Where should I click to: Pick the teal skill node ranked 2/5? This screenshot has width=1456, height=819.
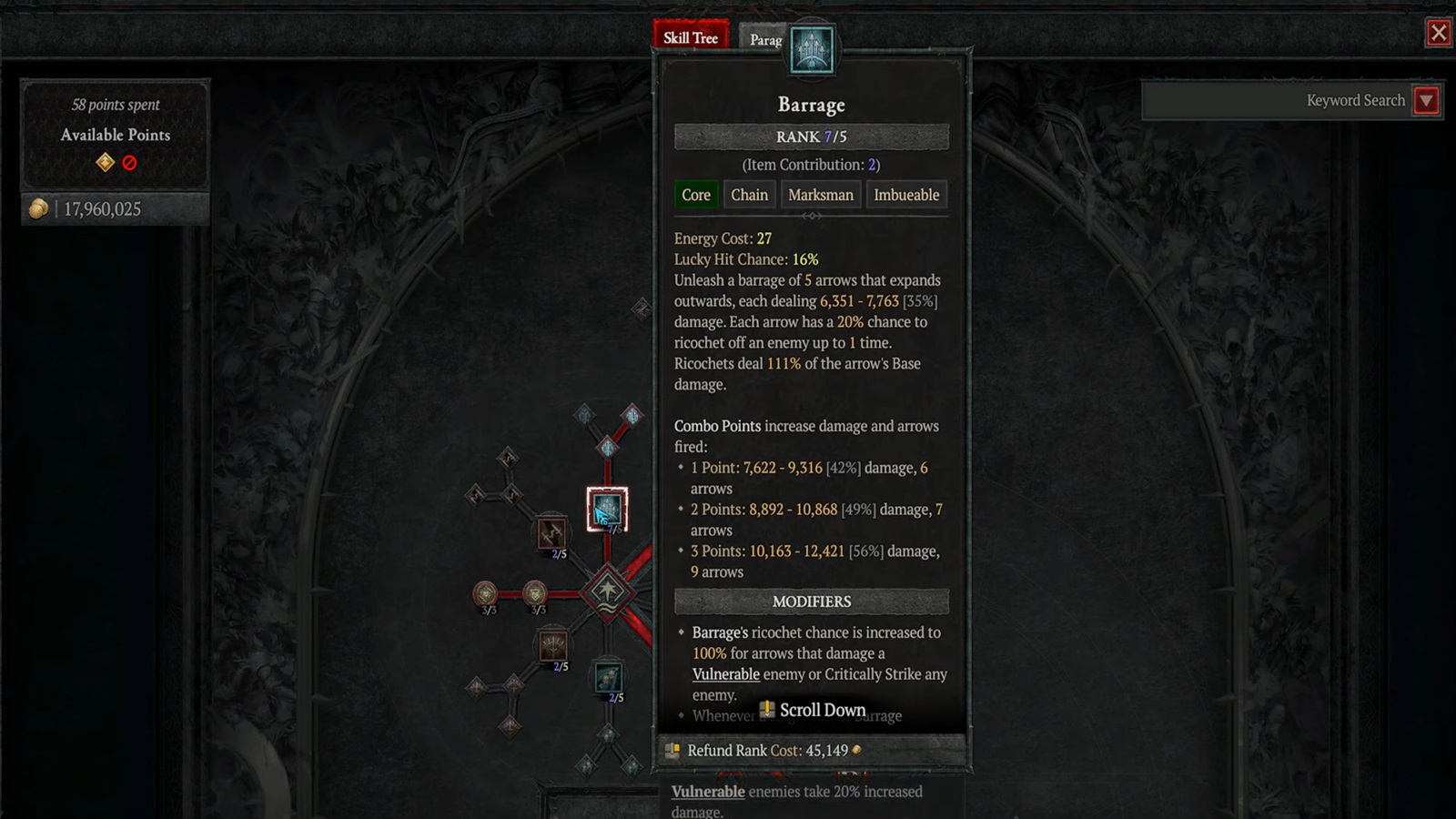click(x=607, y=678)
